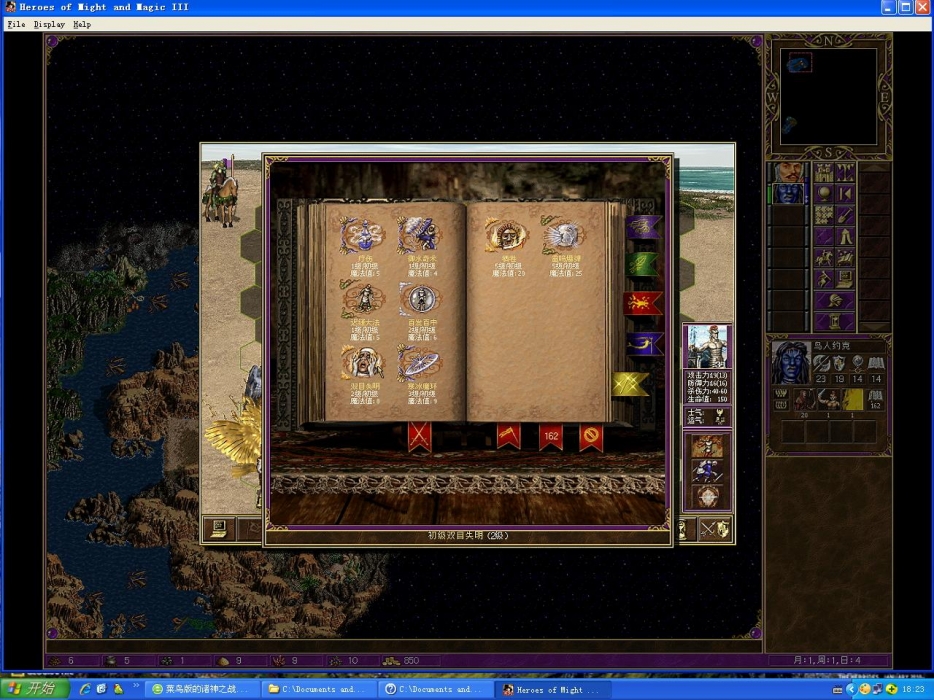Pick the 百发百中 precision spell
Screen dimensions: 934x700
pyautogui.click(x=417, y=299)
